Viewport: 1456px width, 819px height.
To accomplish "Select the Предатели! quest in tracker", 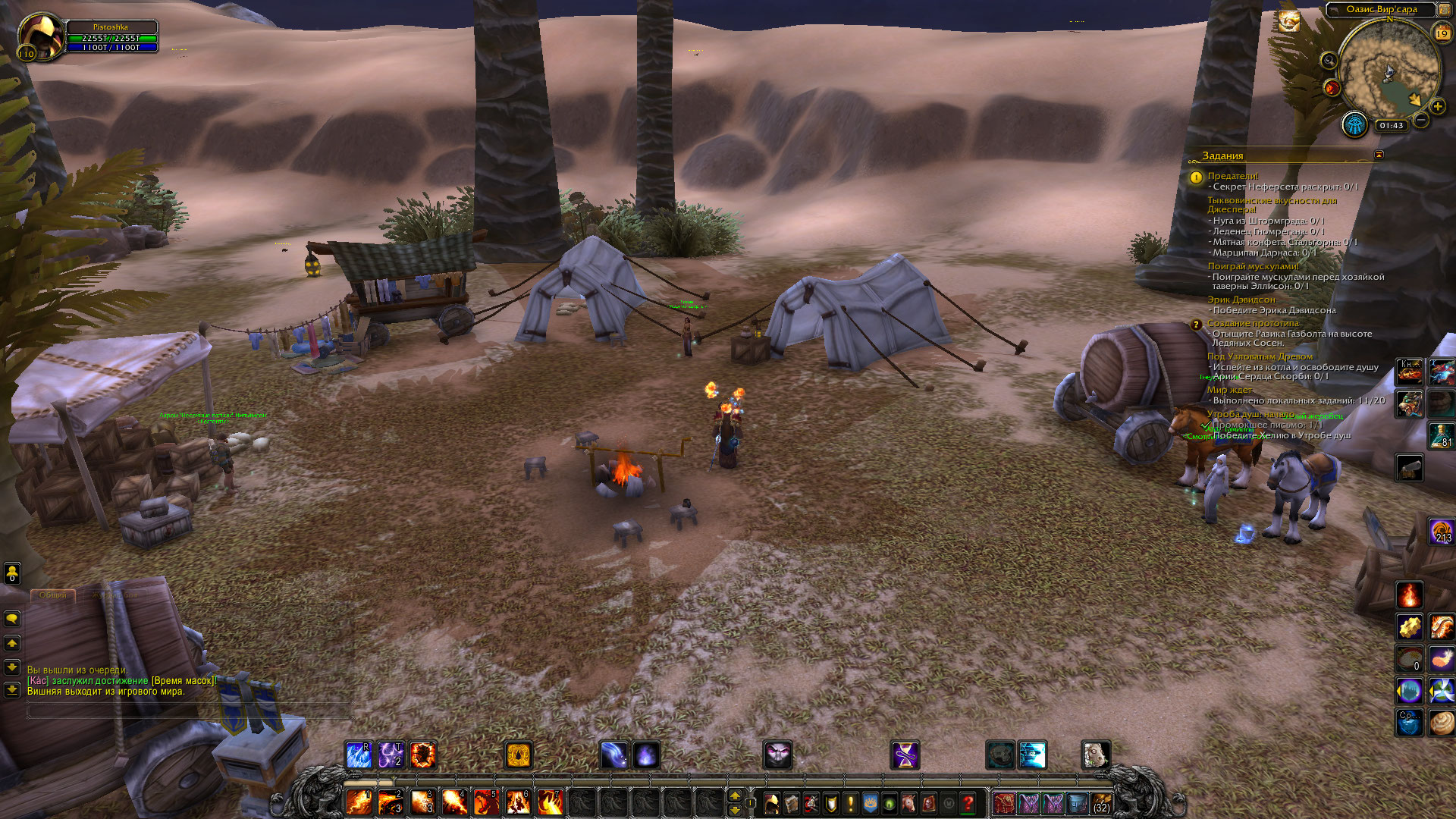I will 1232,176.
